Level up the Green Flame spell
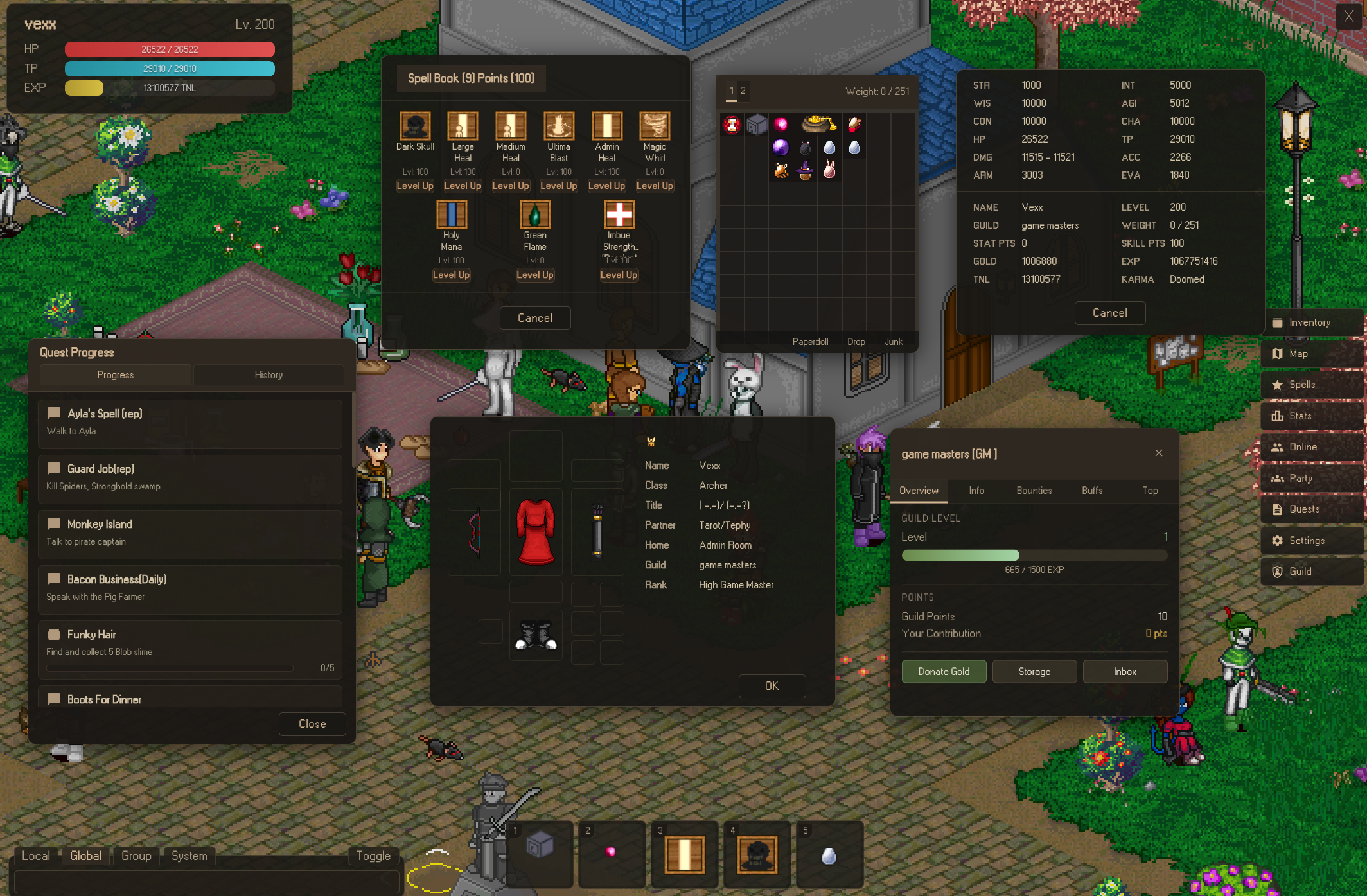The image size is (1367, 896). [x=534, y=275]
